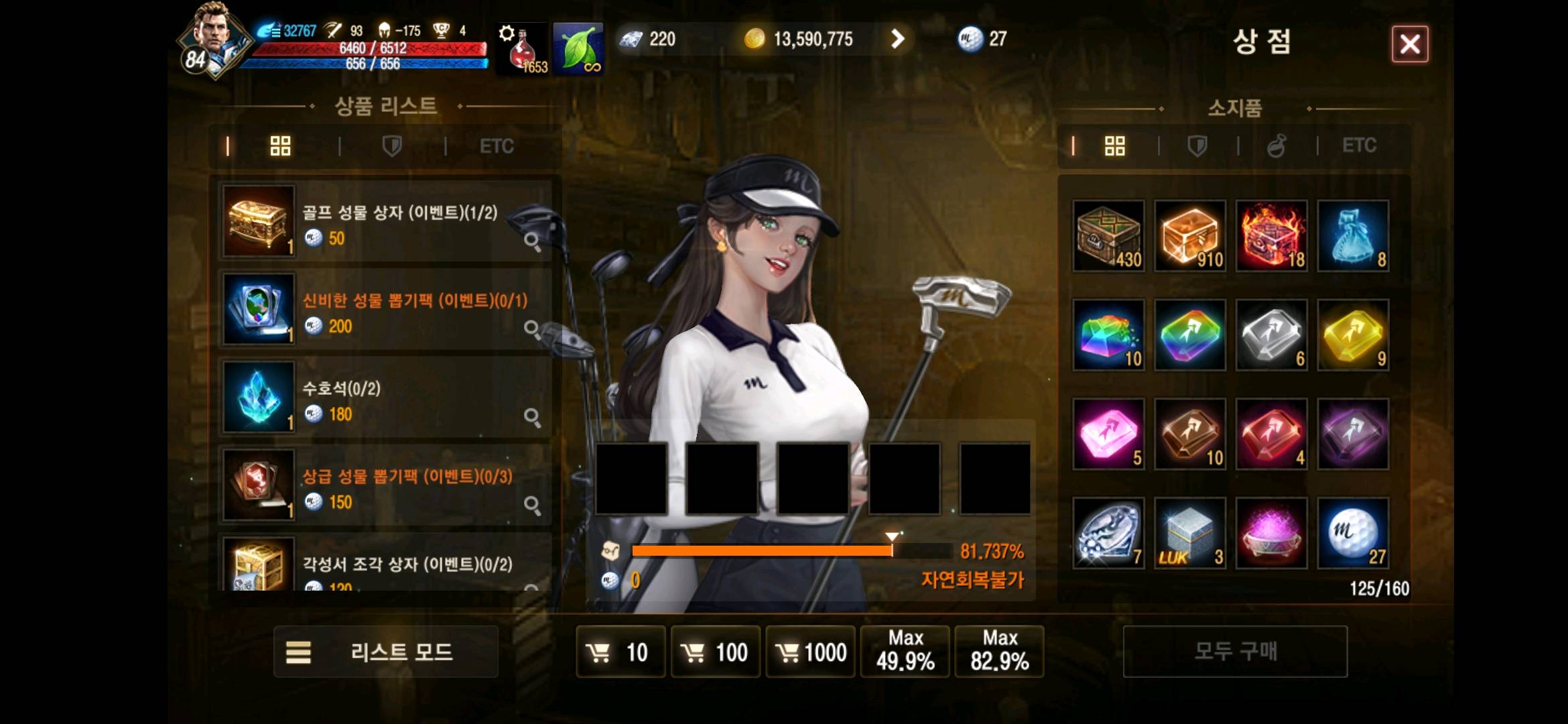1568x724 pixels.
Task: Show the shield tab in 상품 리스트
Action: pos(391,146)
